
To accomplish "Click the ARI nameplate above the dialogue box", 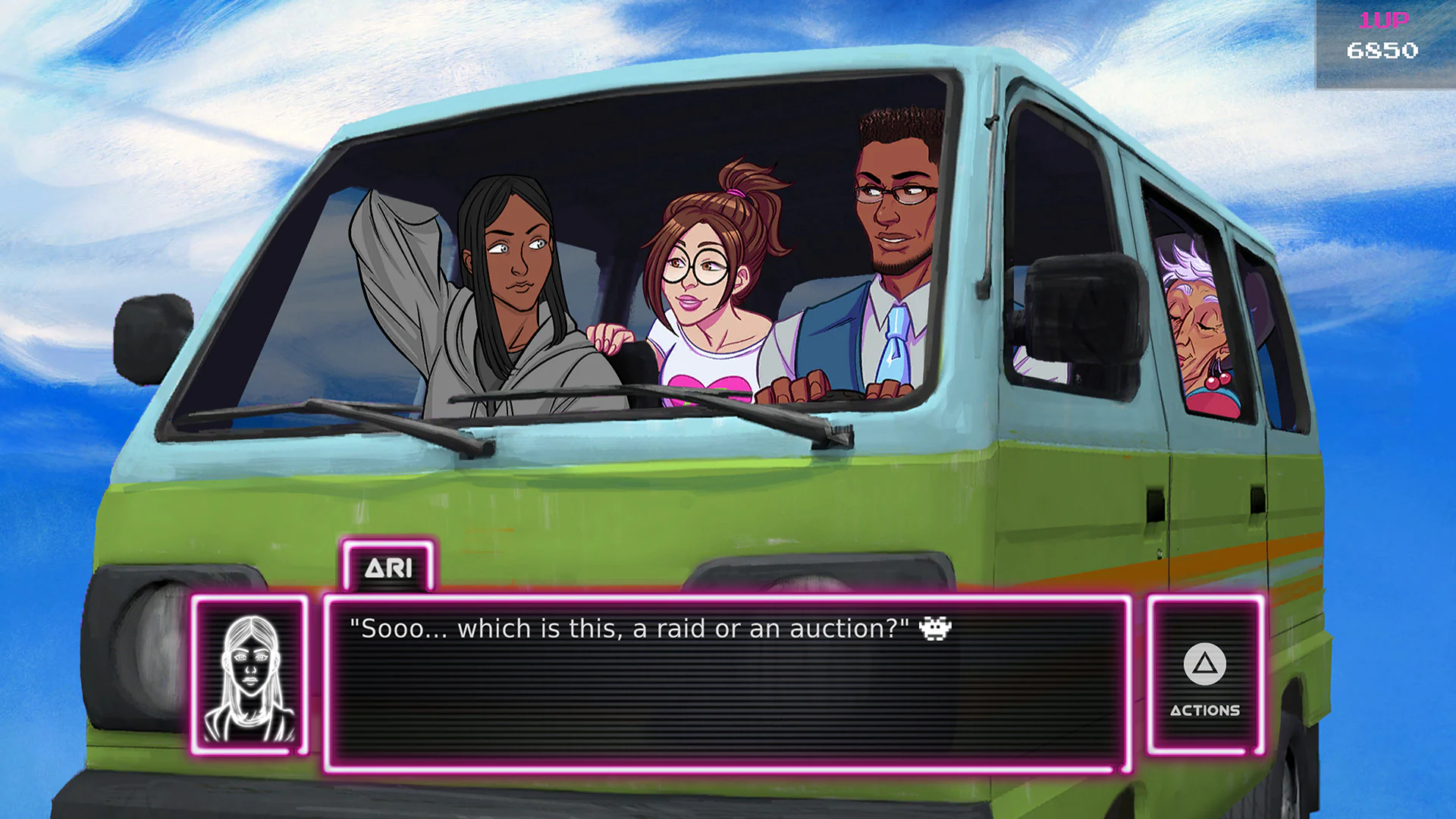I will point(388,566).
